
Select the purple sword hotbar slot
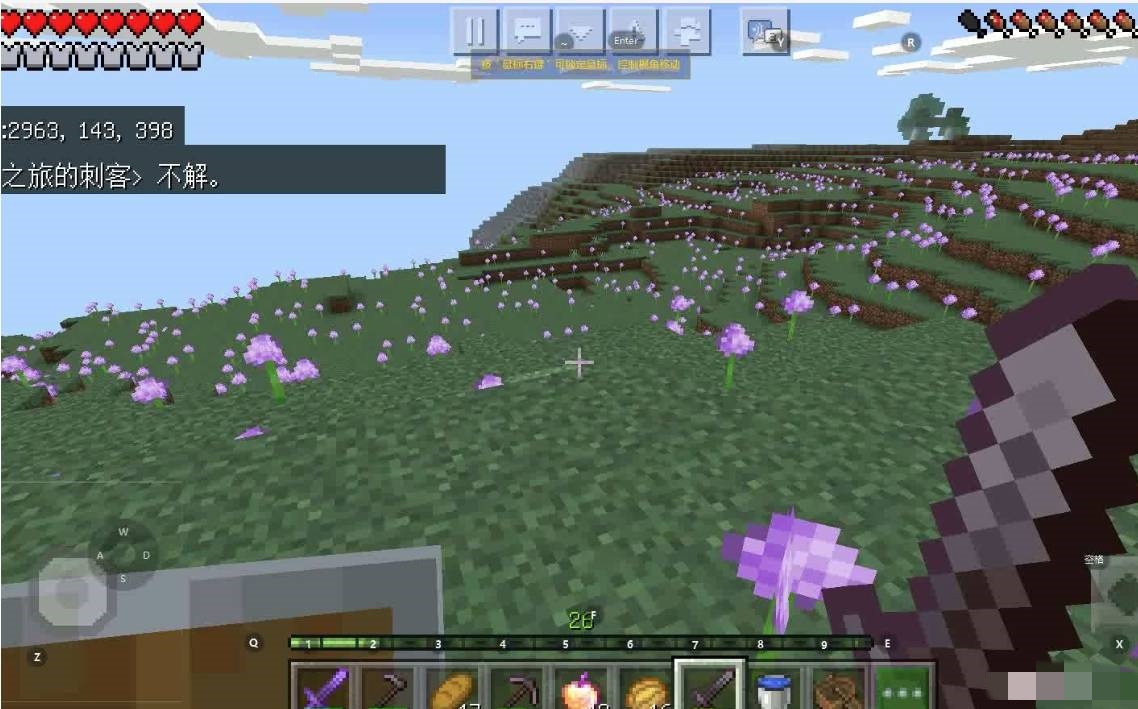pos(324,687)
